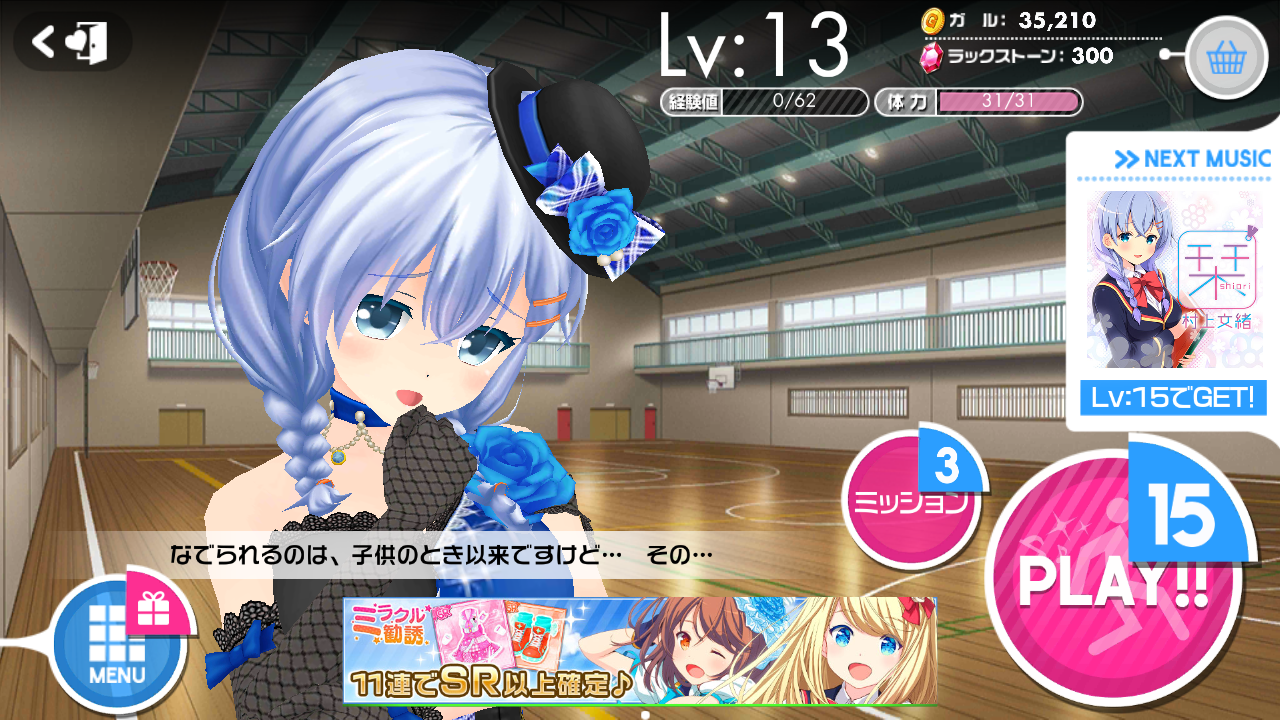1280x720 pixels.
Task: Tap the pink gift badge on MENU
Action: 152,608
